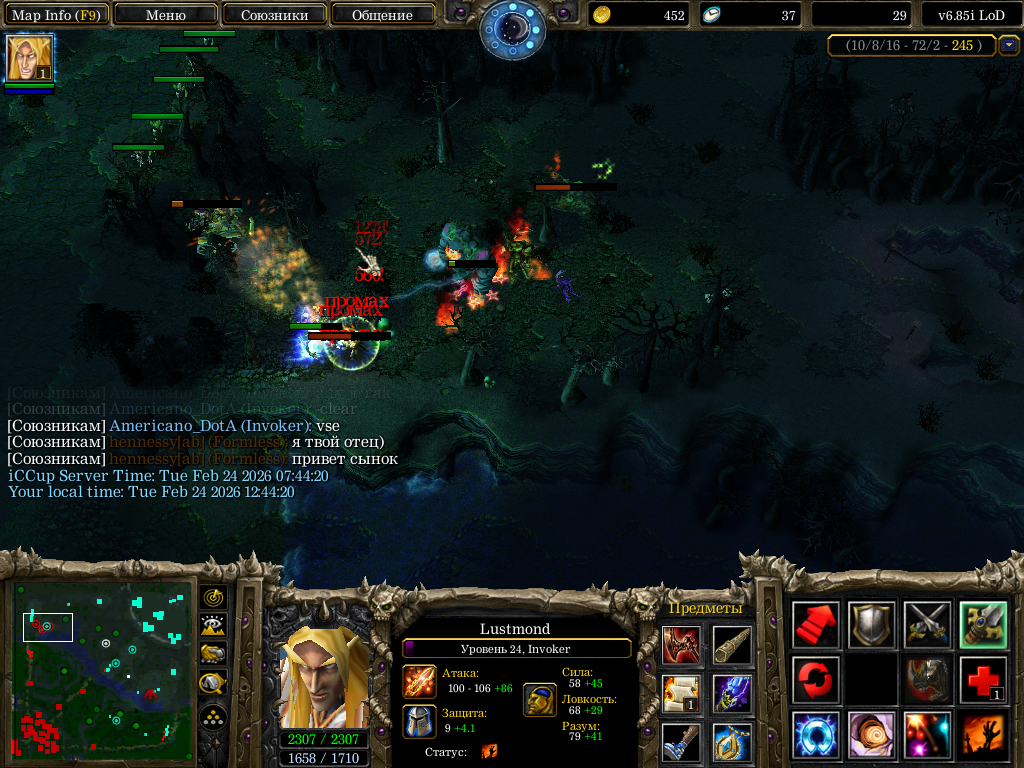The image size is (1024, 768).
Task: Choose the Attack crossed swords command
Action: [927, 625]
